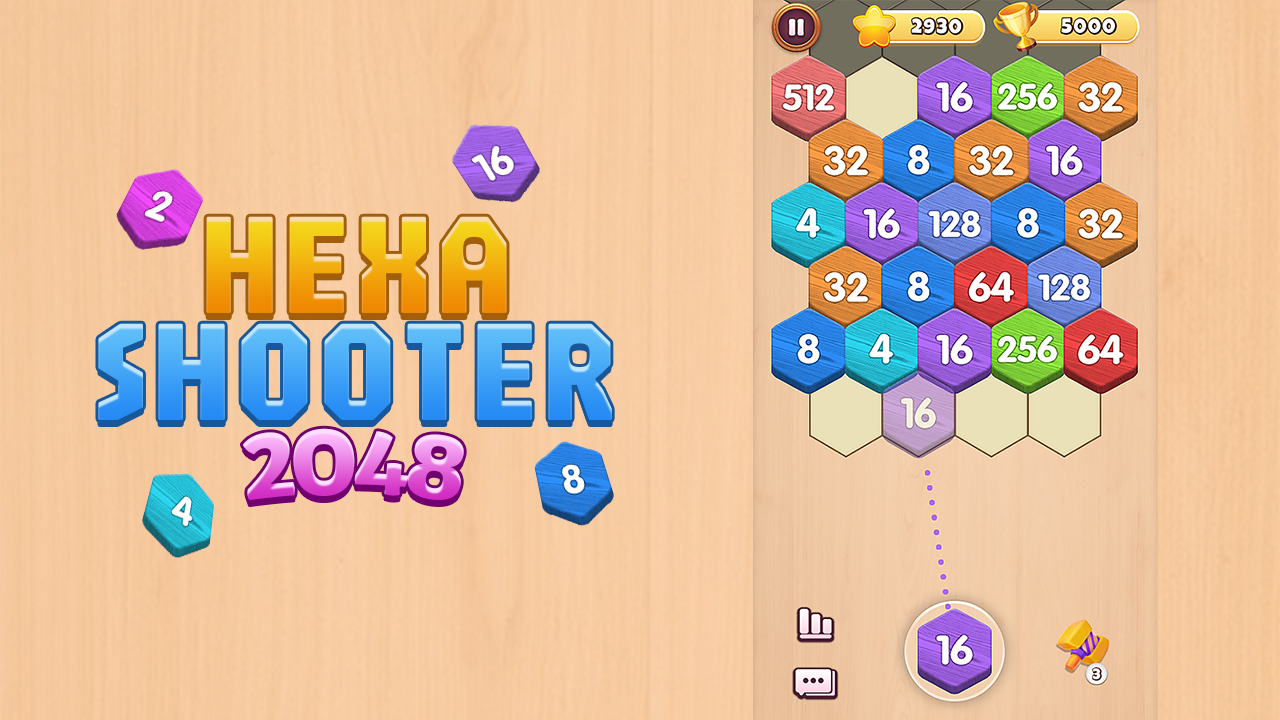Image resolution: width=1280 pixels, height=720 pixels.
Task: Open the statistics bar-chart icon
Action: tap(817, 623)
